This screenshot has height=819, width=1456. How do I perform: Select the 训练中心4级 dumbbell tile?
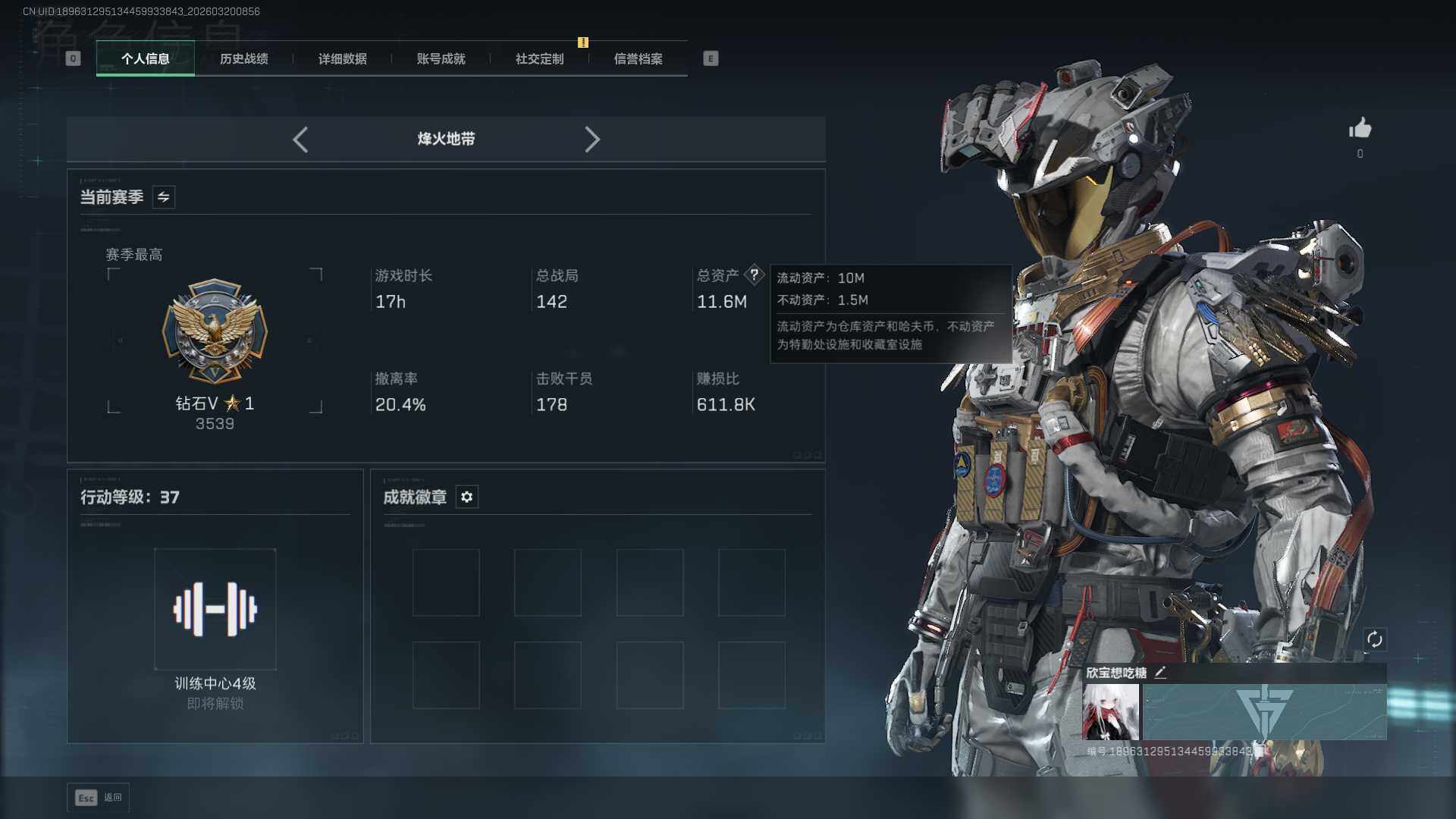[x=215, y=609]
